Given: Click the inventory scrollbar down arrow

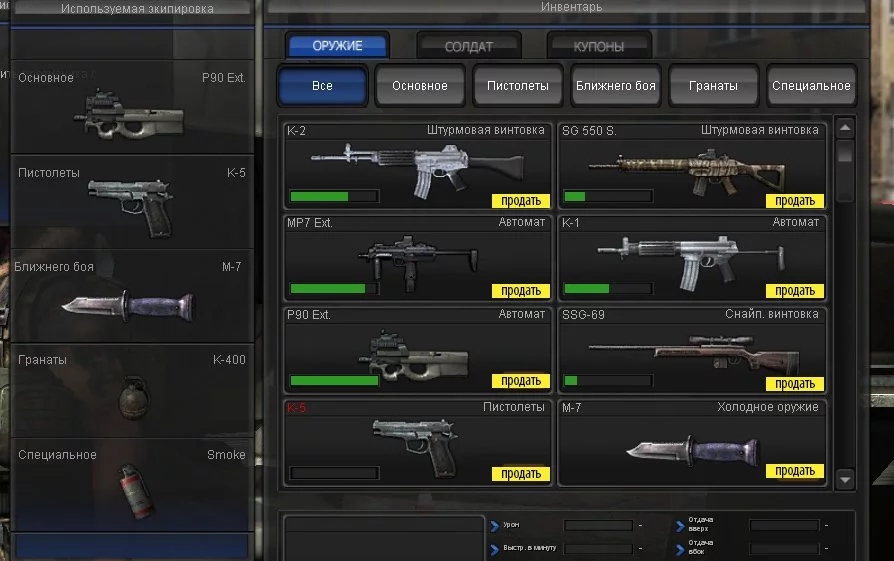Looking at the screenshot, I should 845,480.
